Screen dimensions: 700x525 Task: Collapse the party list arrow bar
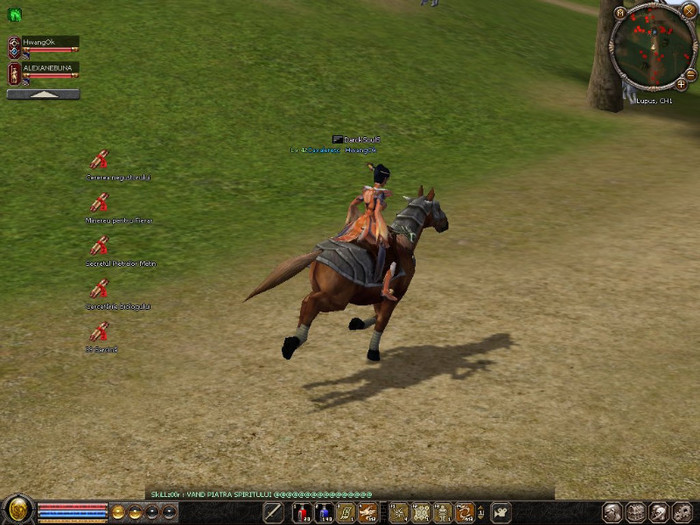[x=43, y=94]
